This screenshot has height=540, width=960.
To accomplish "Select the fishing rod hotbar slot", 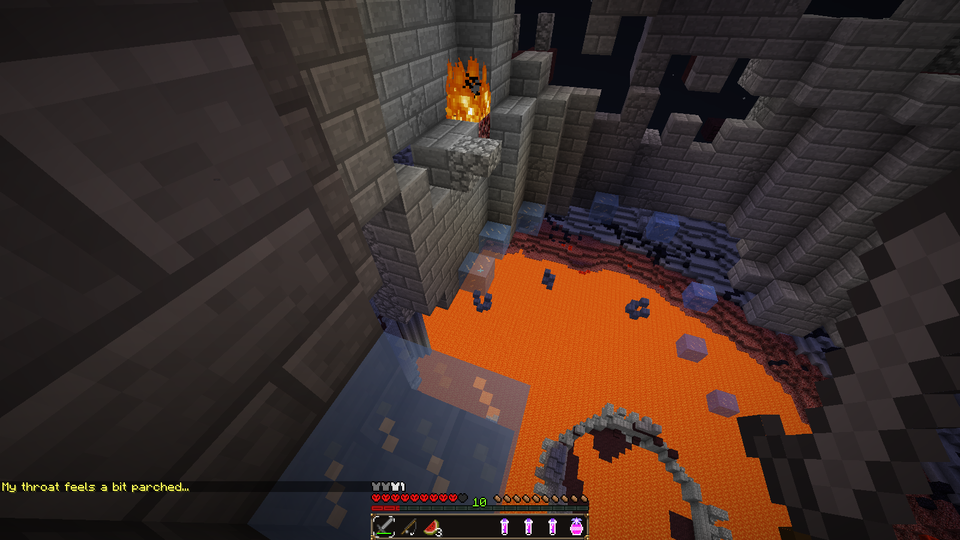I will (x=408, y=526).
